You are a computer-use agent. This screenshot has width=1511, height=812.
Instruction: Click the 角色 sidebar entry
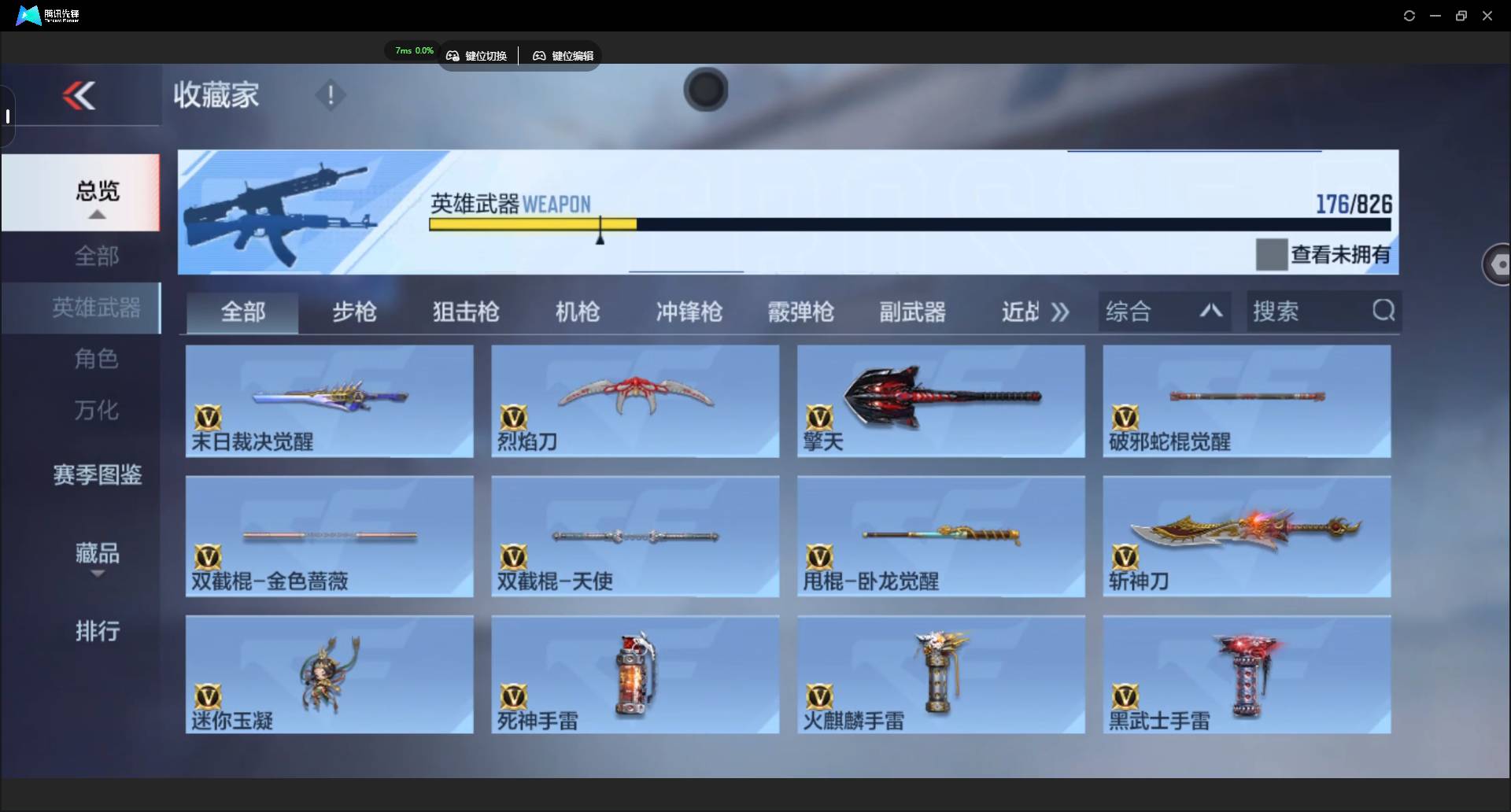click(96, 359)
